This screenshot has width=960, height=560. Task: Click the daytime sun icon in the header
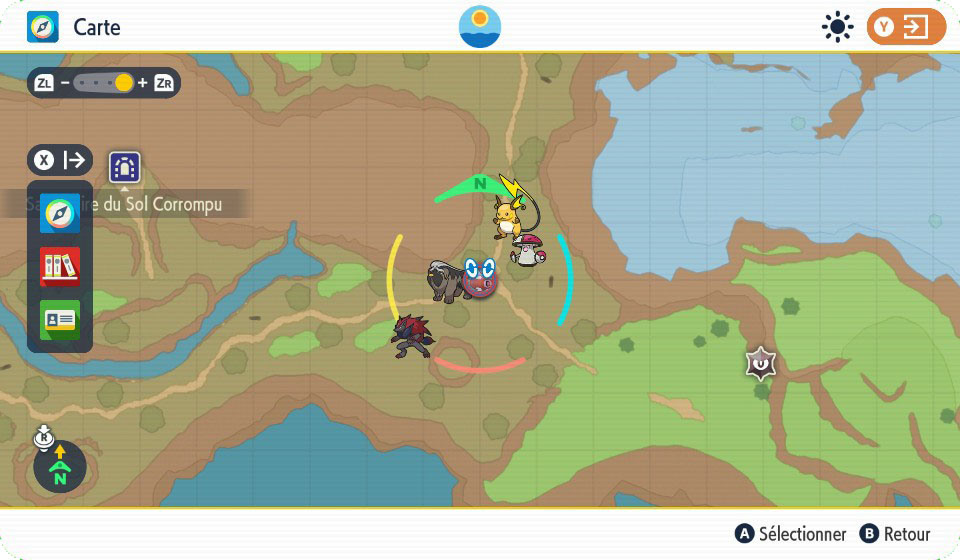pyautogui.click(x=836, y=27)
